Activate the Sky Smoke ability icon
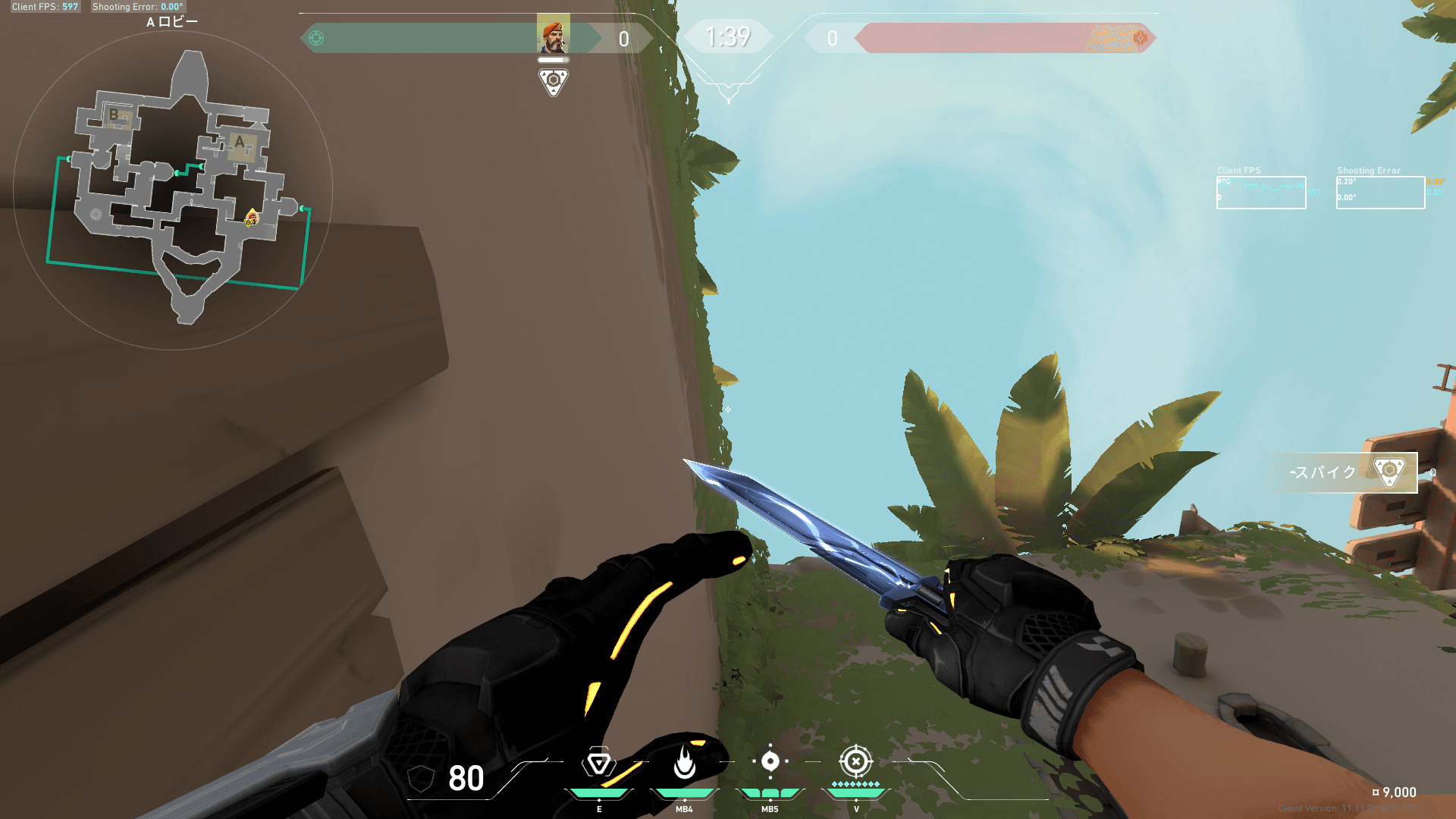The width and height of the screenshot is (1456, 819). 598,763
